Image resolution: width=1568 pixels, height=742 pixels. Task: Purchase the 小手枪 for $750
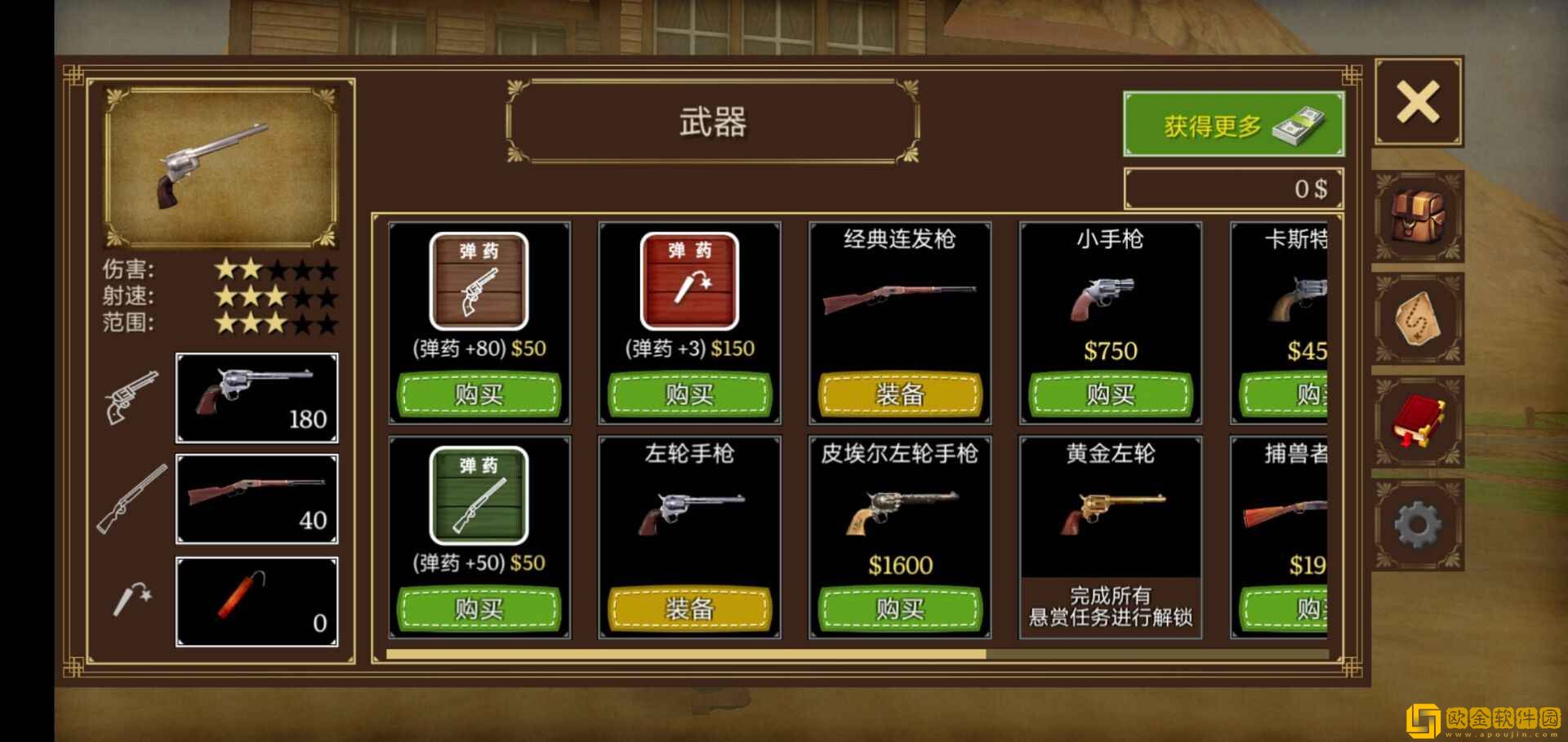pos(1110,395)
